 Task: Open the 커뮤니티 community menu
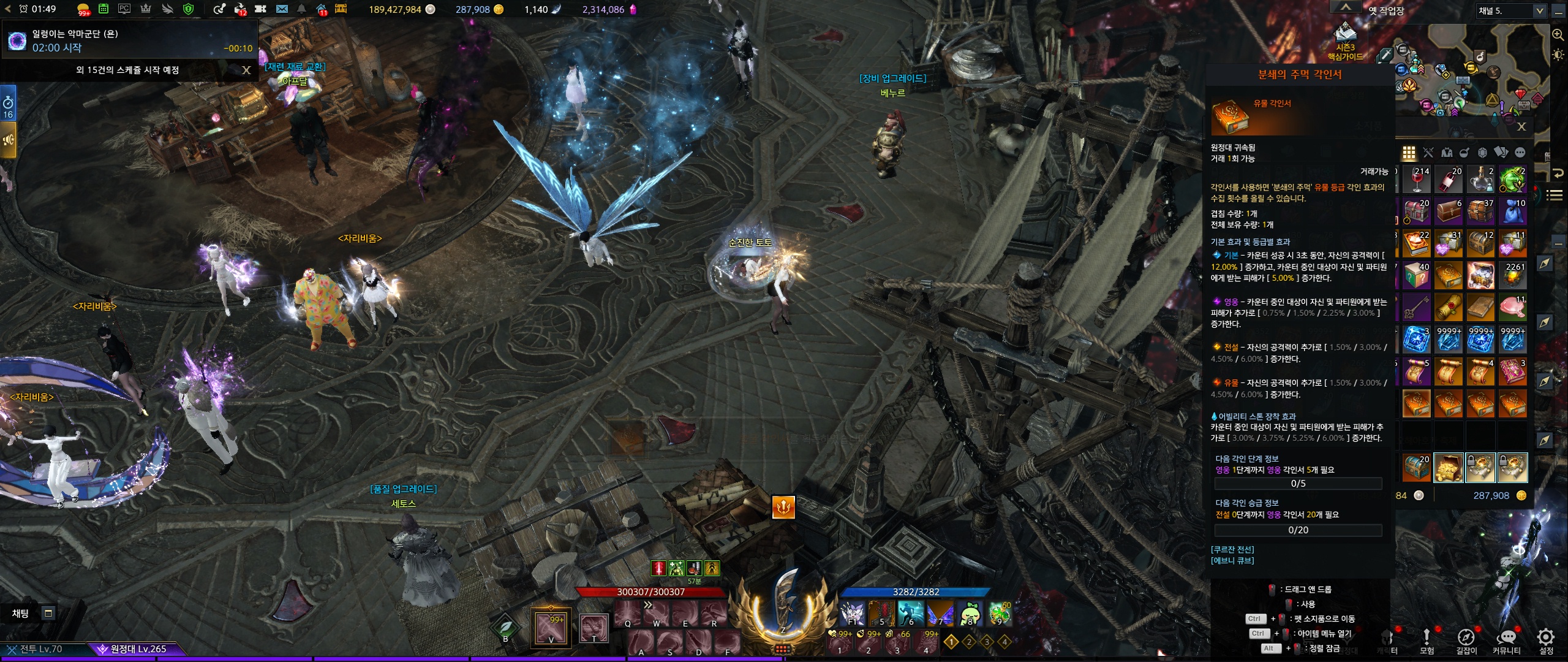(x=1506, y=639)
